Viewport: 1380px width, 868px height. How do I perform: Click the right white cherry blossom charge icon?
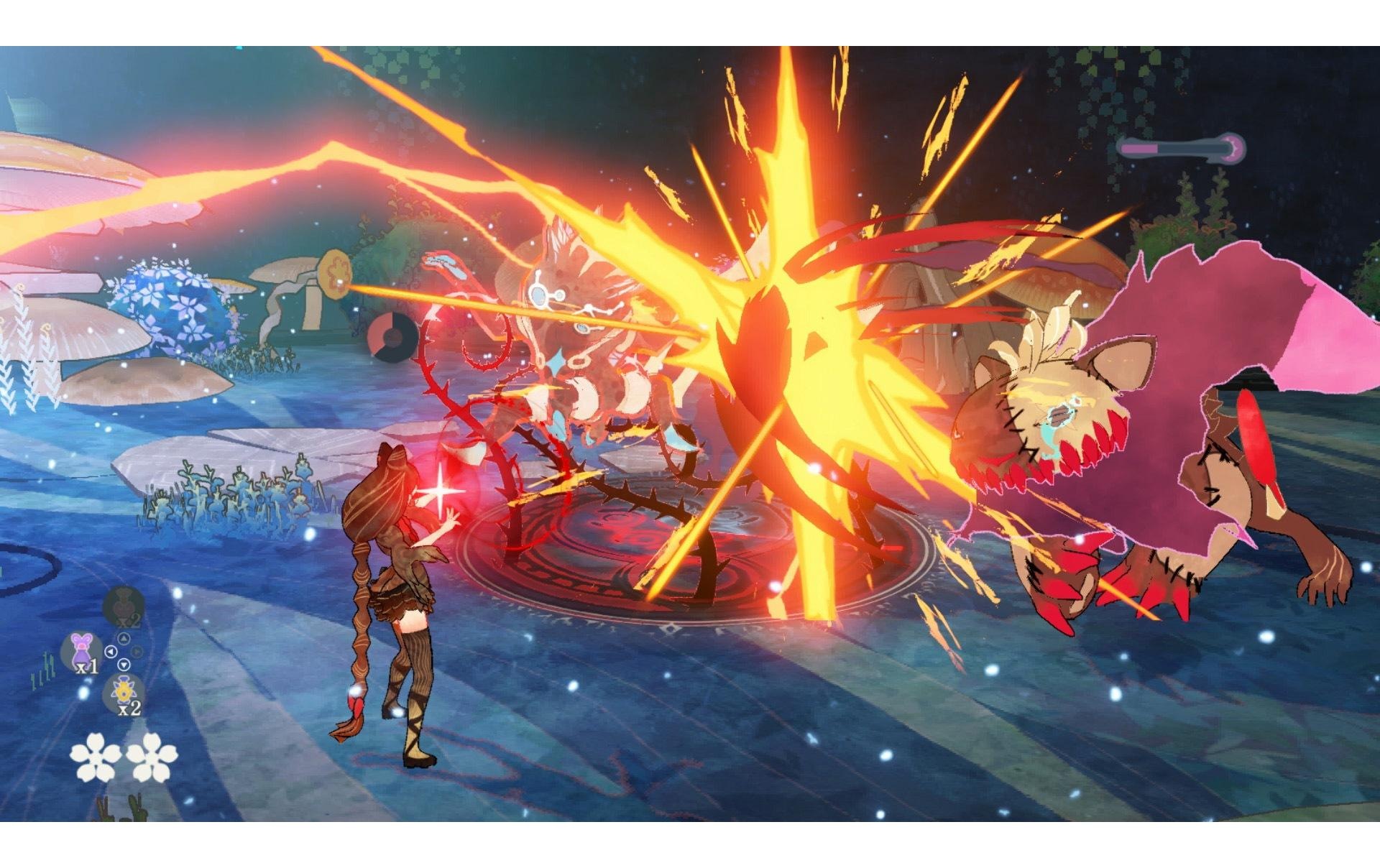tap(152, 755)
